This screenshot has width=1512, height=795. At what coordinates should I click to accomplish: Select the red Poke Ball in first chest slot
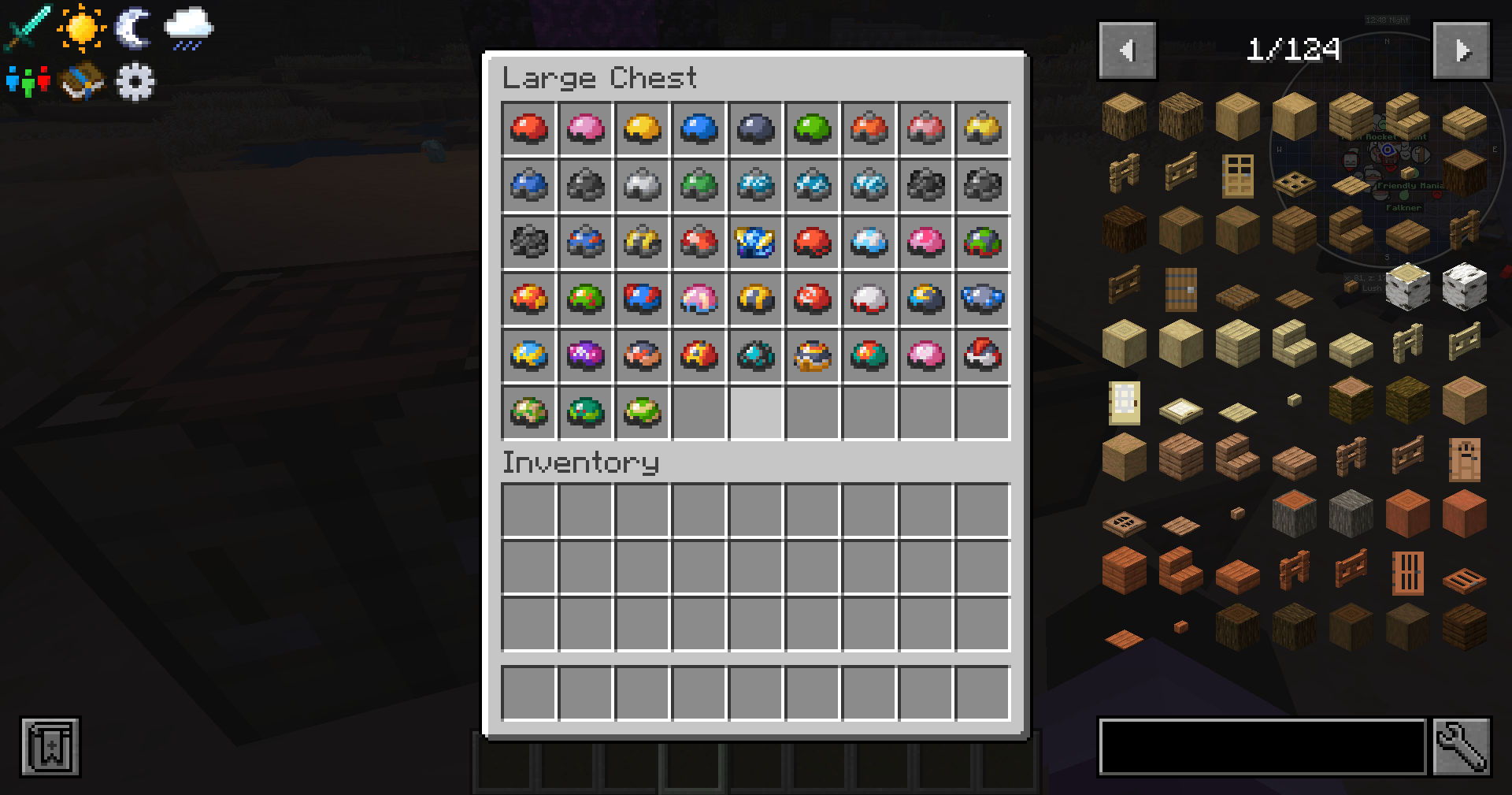click(528, 129)
